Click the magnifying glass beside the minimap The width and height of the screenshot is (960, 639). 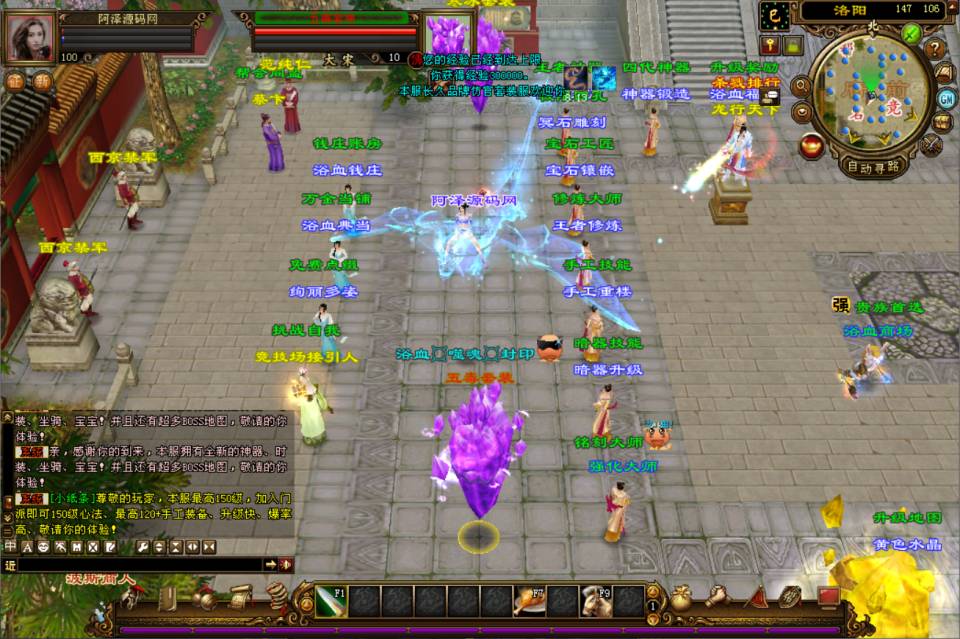coord(801,87)
